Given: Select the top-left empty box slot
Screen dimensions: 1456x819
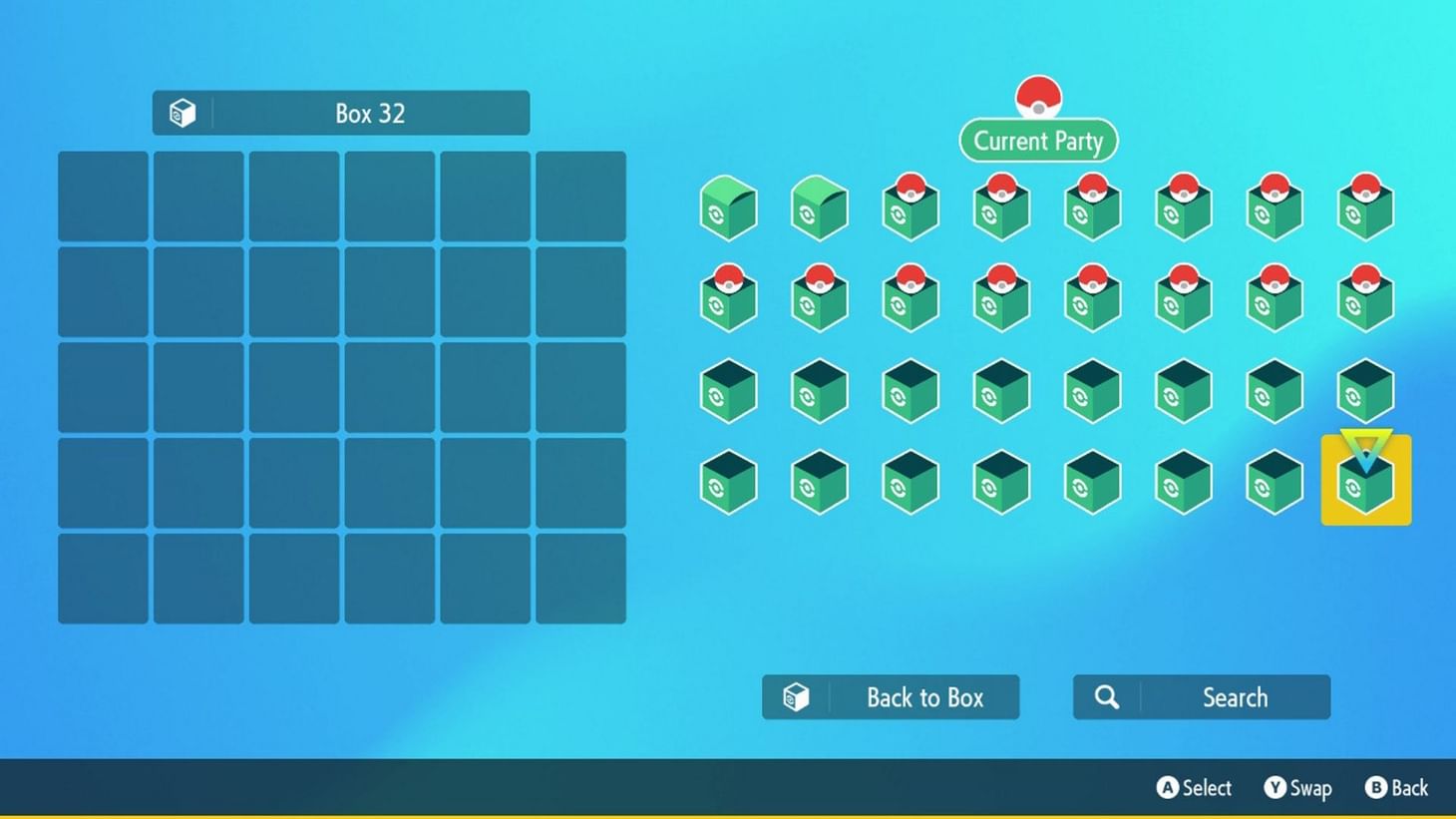Looking at the screenshot, I should click(x=103, y=197).
